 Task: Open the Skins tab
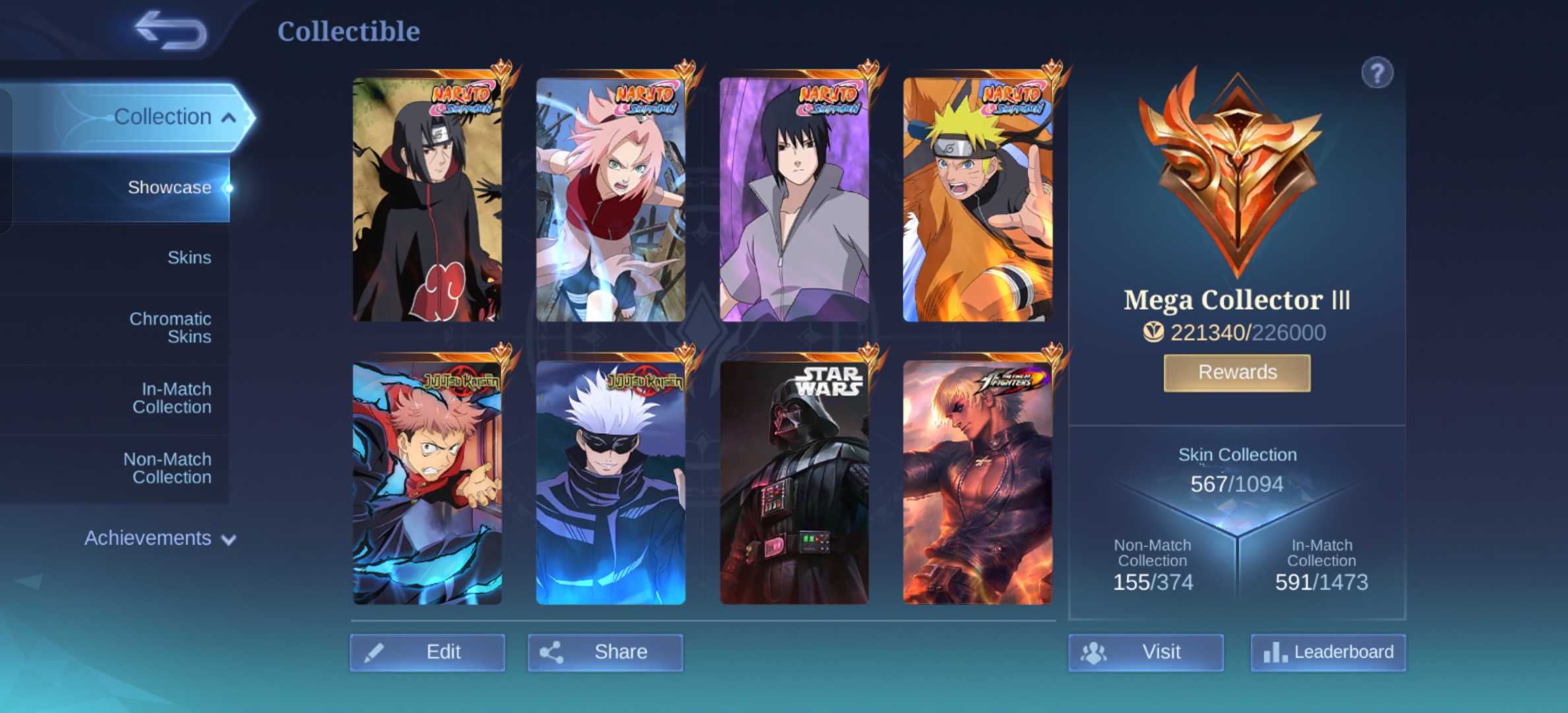point(189,257)
